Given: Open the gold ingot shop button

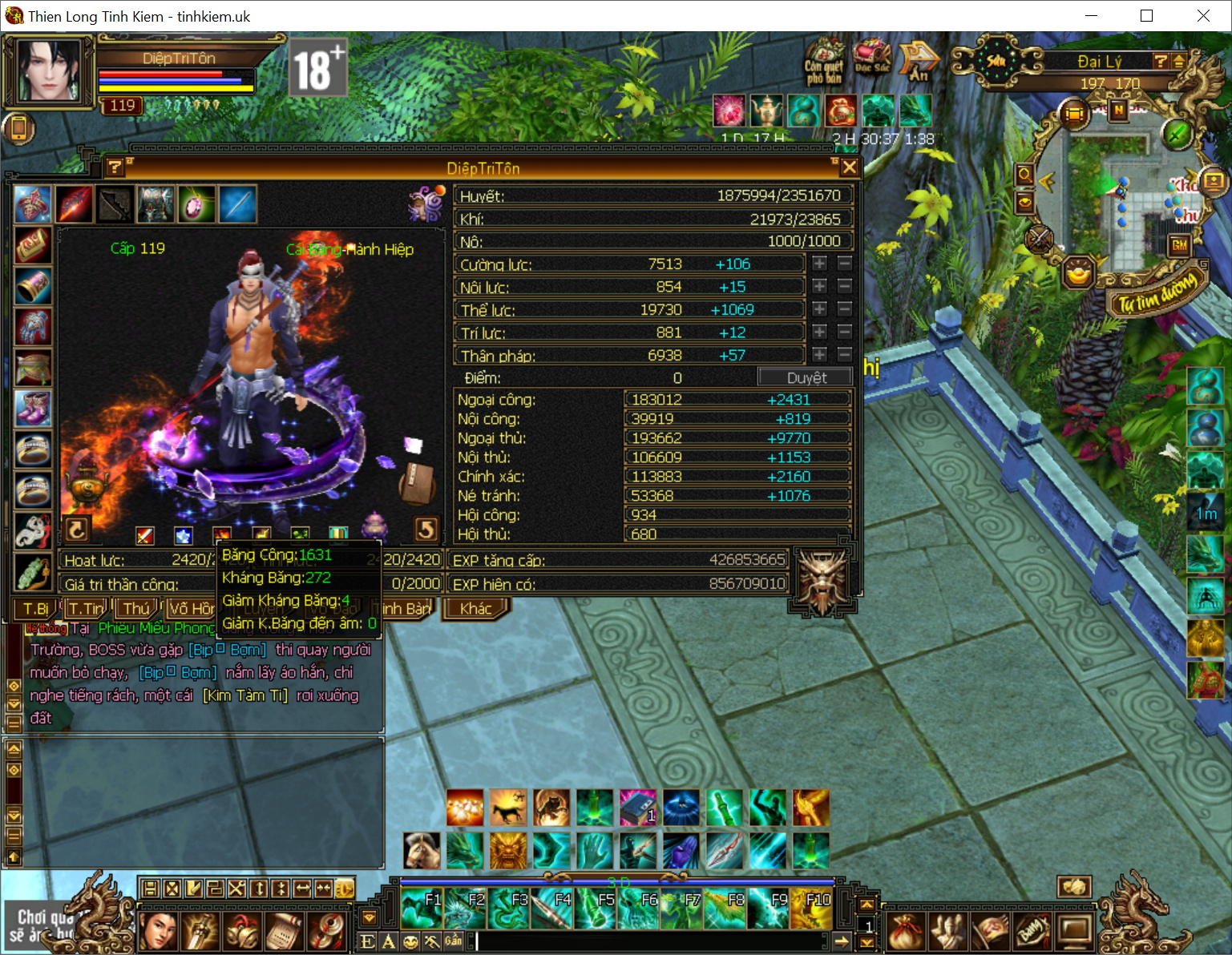Looking at the screenshot, I should click(x=1079, y=273).
